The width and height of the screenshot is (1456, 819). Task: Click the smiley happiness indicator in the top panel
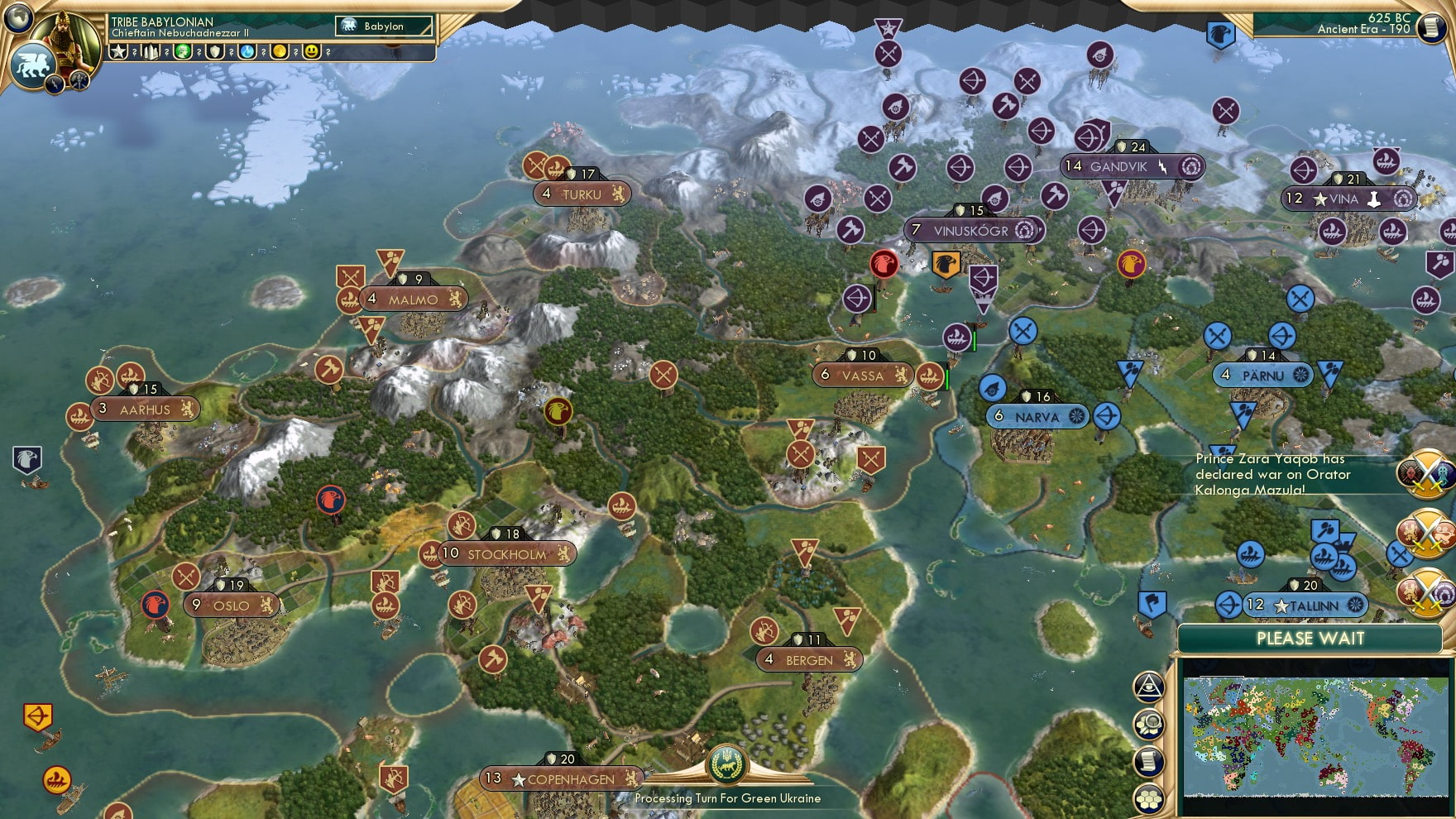[313, 51]
